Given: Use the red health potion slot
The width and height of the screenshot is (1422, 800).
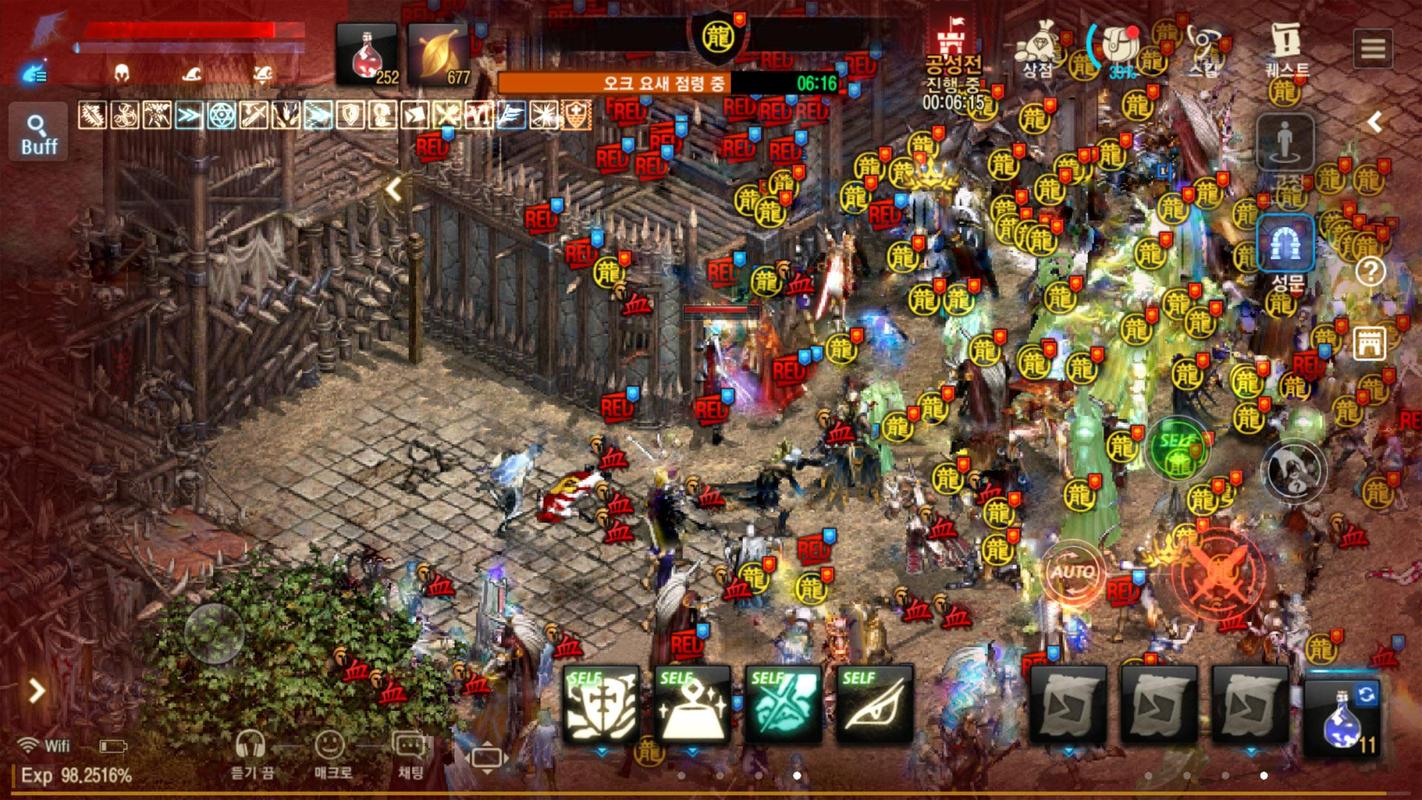Looking at the screenshot, I should pos(365,54).
